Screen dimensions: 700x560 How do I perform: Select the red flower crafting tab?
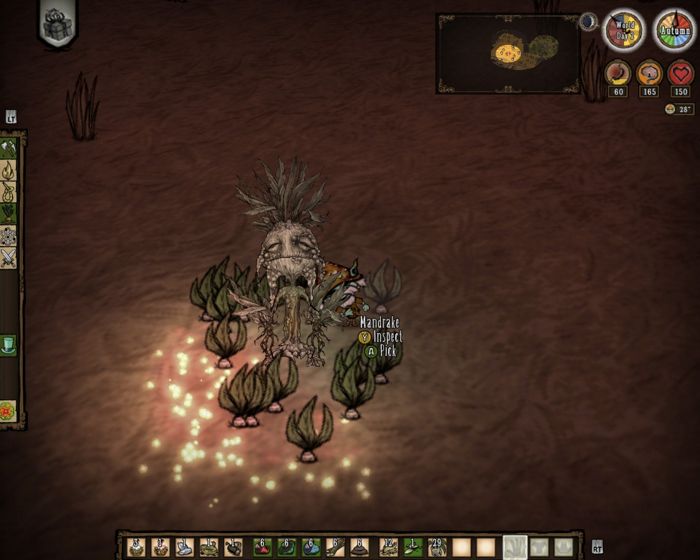click(x=9, y=409)
